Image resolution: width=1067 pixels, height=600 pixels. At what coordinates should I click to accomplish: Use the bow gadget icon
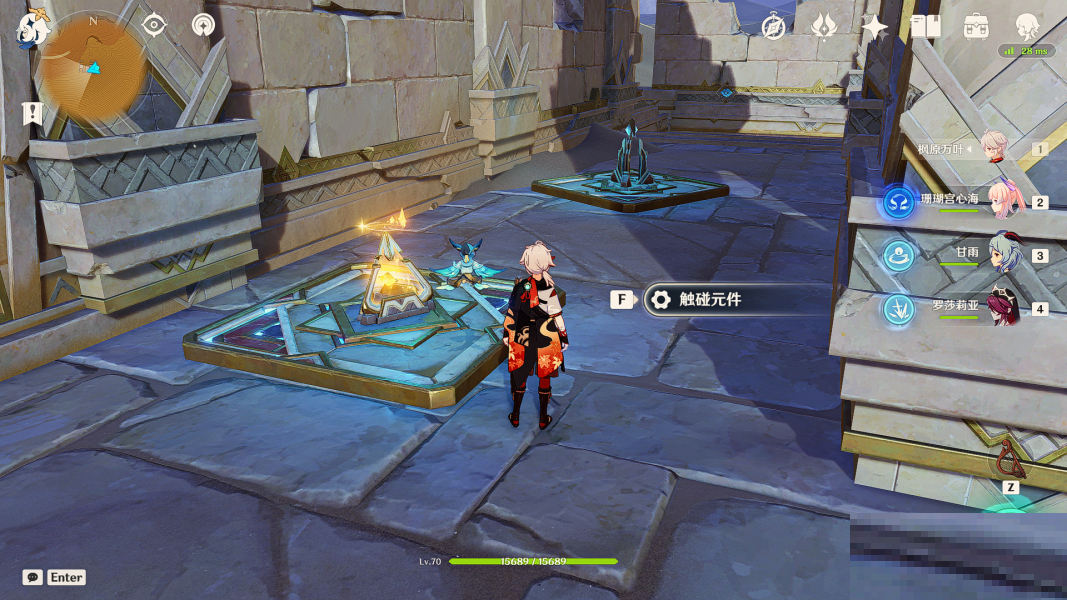click(x=1010, y=459)
